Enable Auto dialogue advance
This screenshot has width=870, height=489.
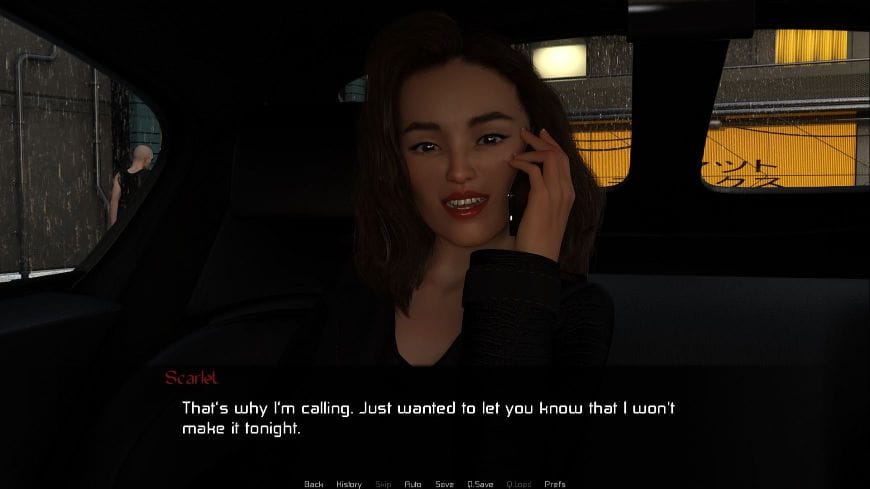(412, 484)
